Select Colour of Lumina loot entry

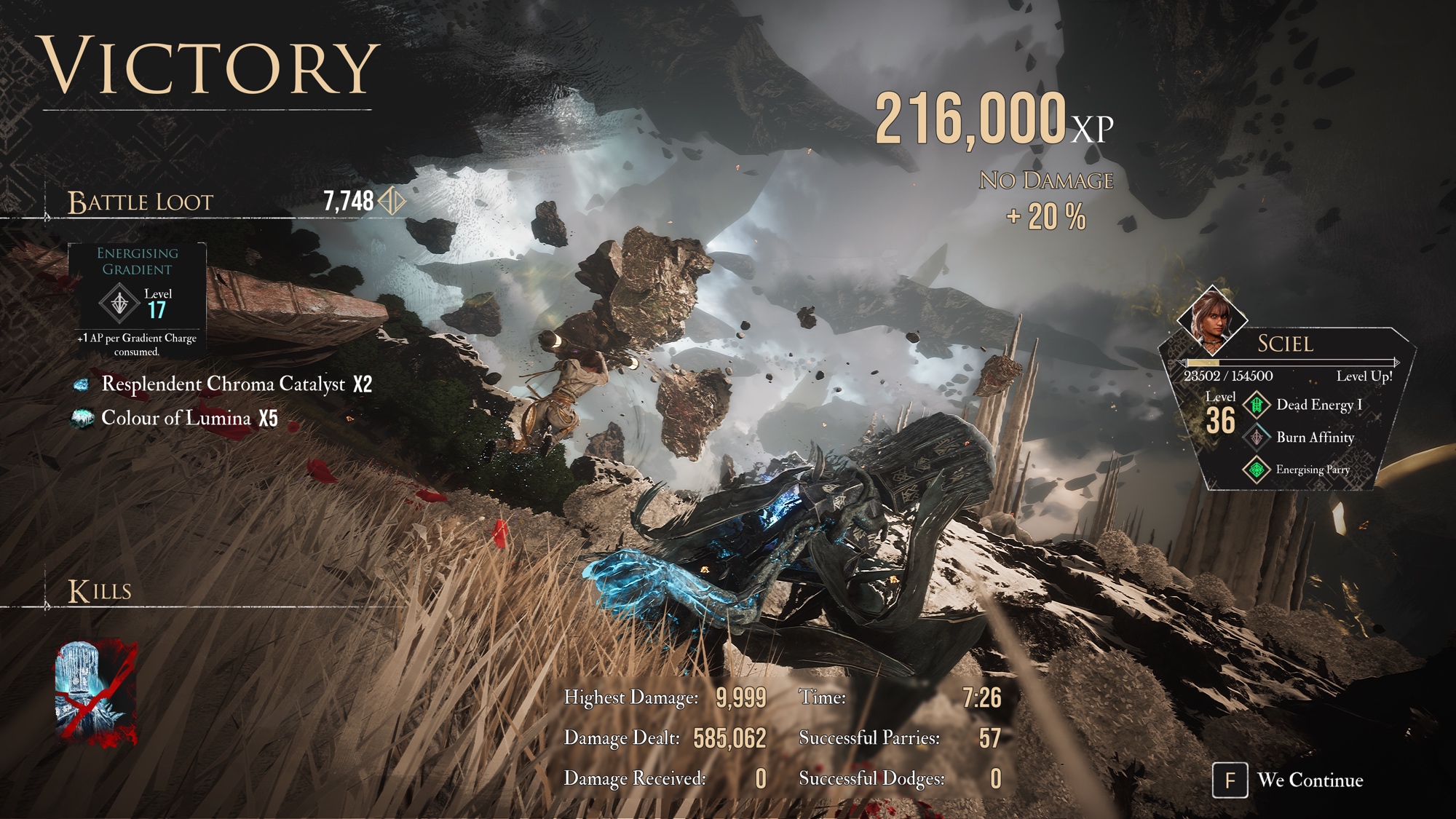[175, 418]
